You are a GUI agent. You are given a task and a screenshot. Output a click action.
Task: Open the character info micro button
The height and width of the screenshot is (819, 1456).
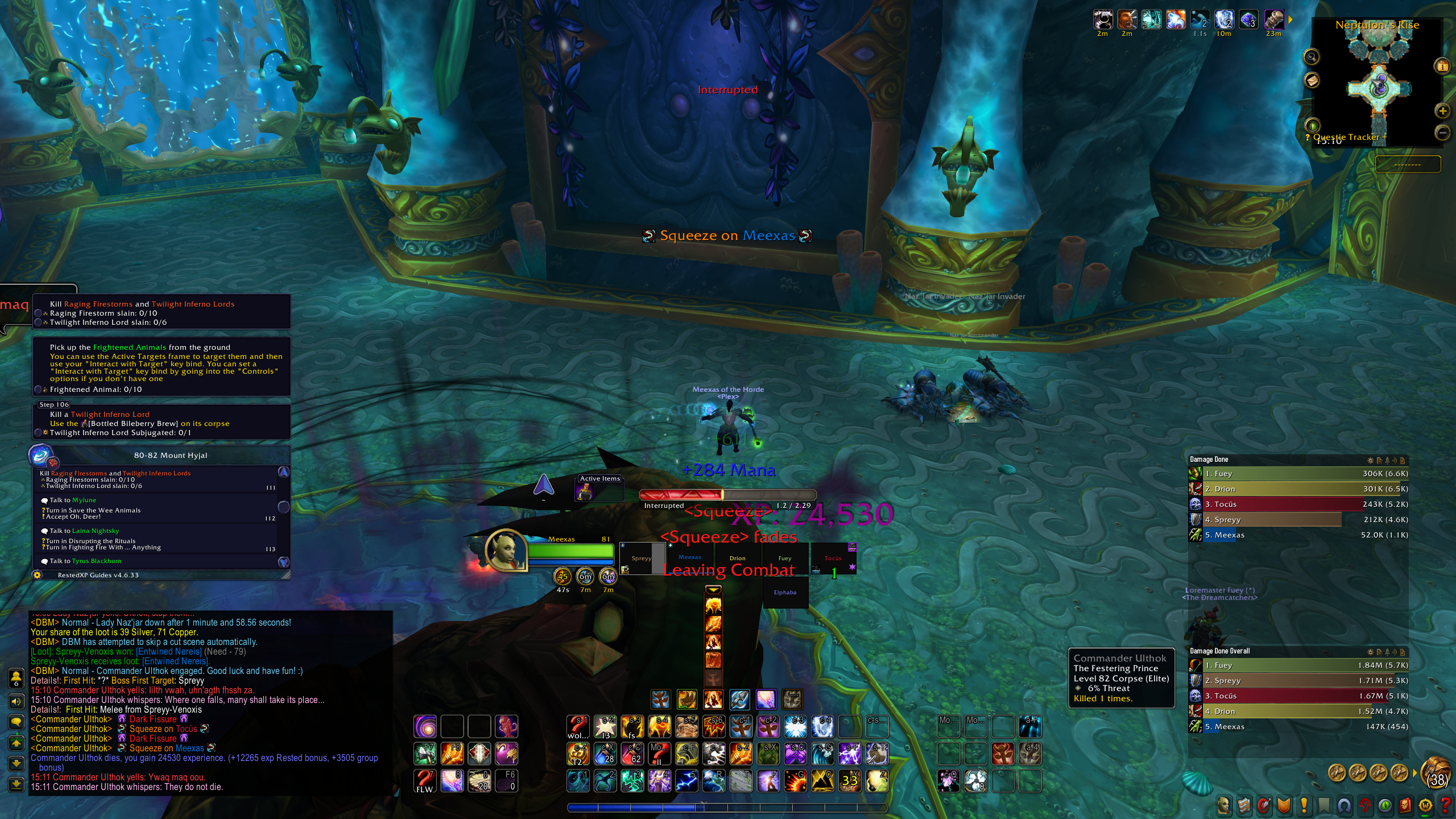click(x=1223, y=805)
